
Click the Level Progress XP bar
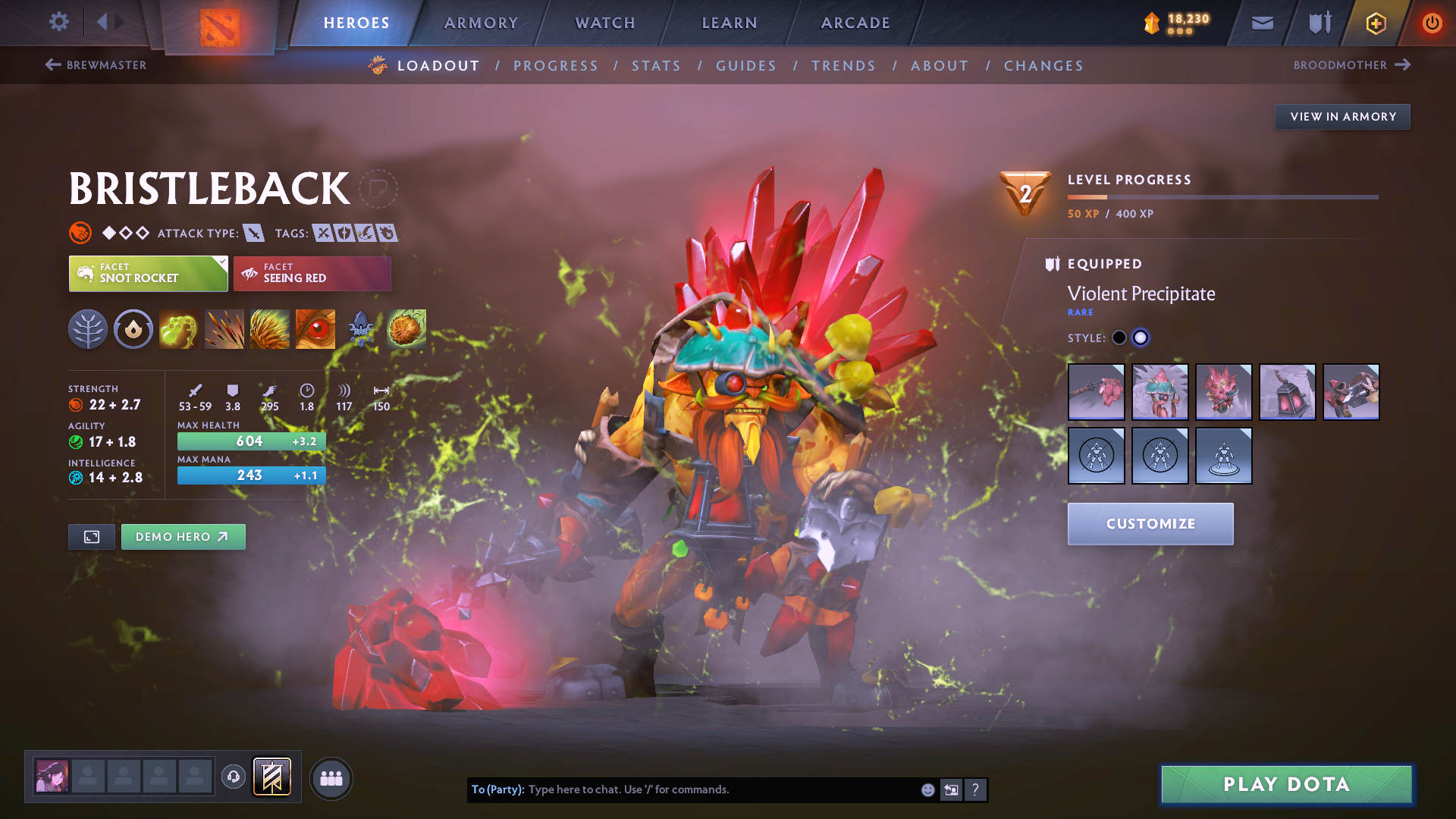pyautogui.click(x=1222, y=198)
